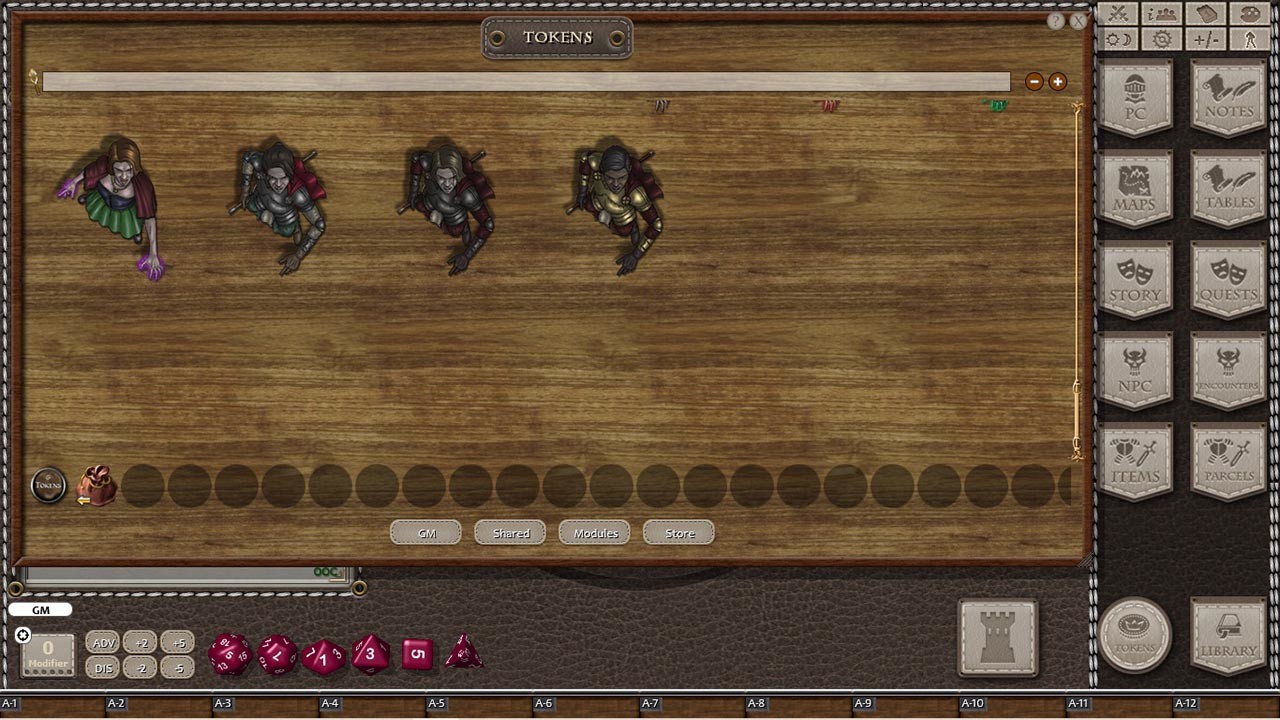Open the Store tokens section
1280x720 pixels.
(678, 533)
